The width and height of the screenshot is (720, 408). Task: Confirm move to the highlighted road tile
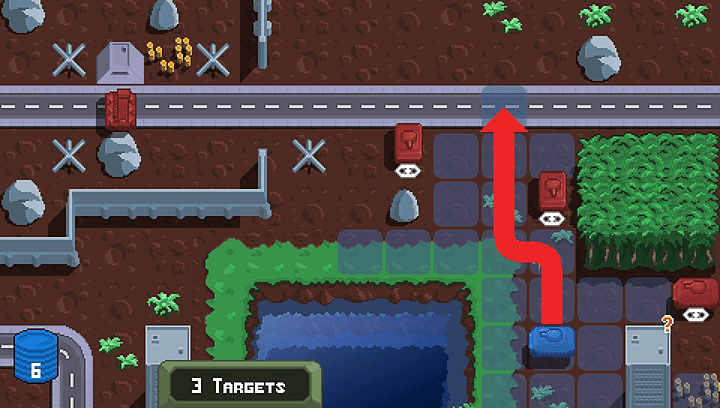click(x=504, y=105)
